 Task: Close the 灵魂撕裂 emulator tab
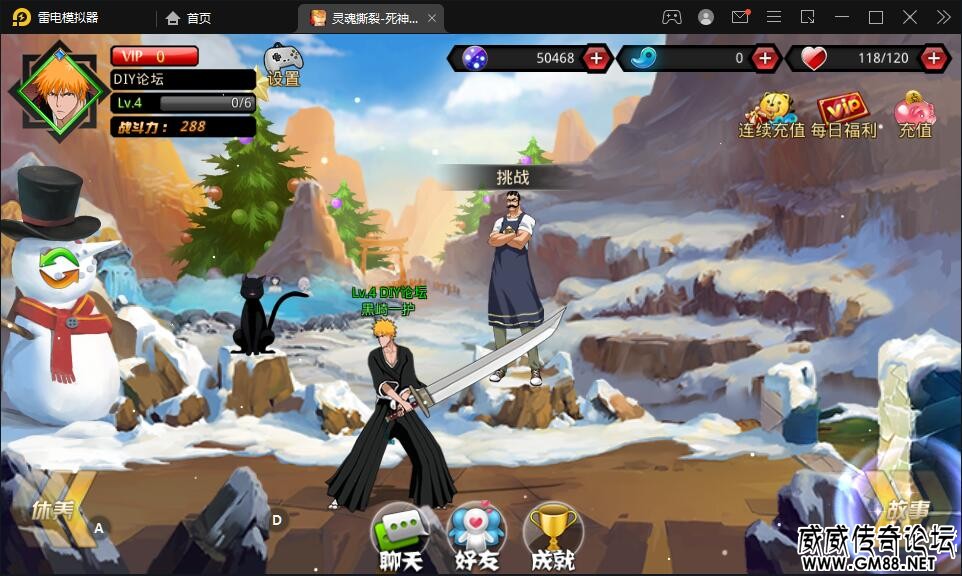pos(431,18)
